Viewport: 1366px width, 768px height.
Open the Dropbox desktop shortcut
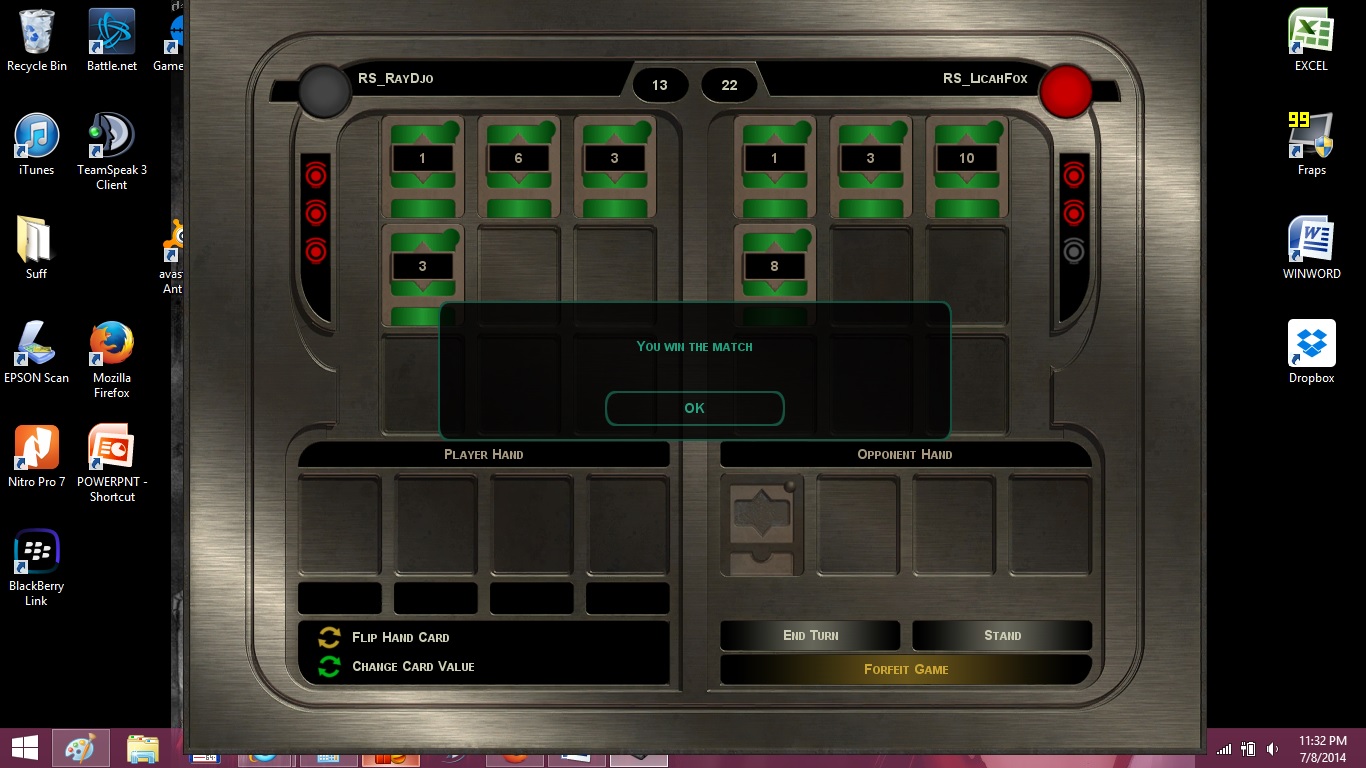[x=1311, y=352]
